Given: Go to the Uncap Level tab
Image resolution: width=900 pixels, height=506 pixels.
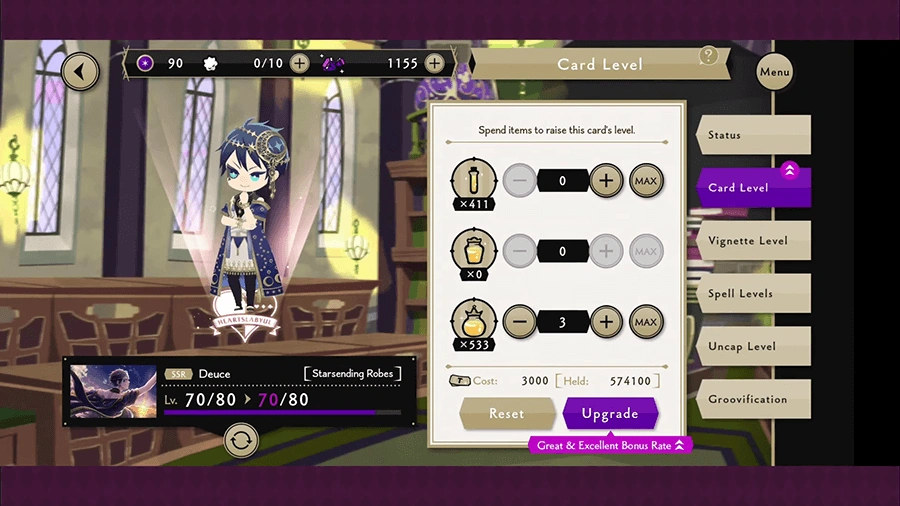Looking at the screenshot, I should [752, 347].
